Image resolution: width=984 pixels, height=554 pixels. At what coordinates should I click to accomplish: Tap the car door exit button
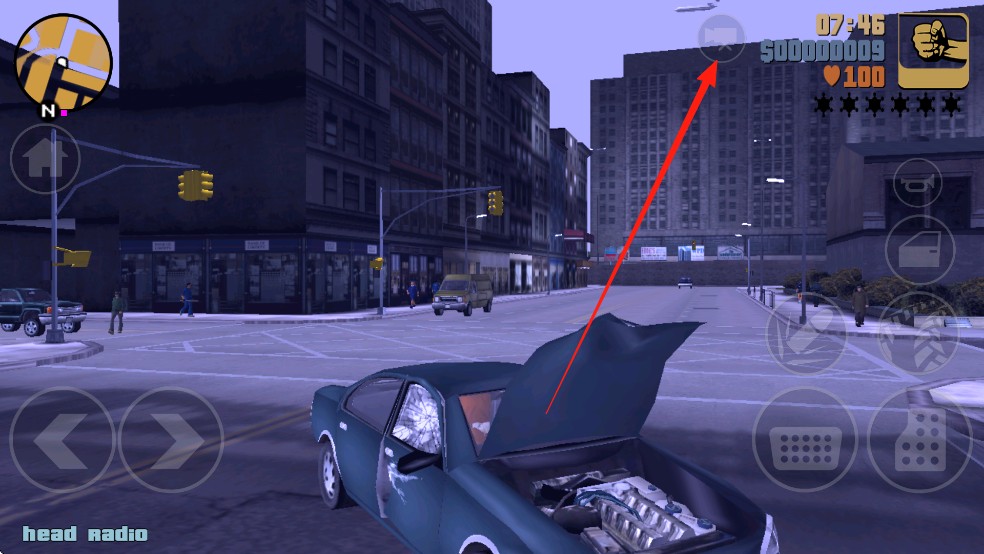click(x=919, y=248)
